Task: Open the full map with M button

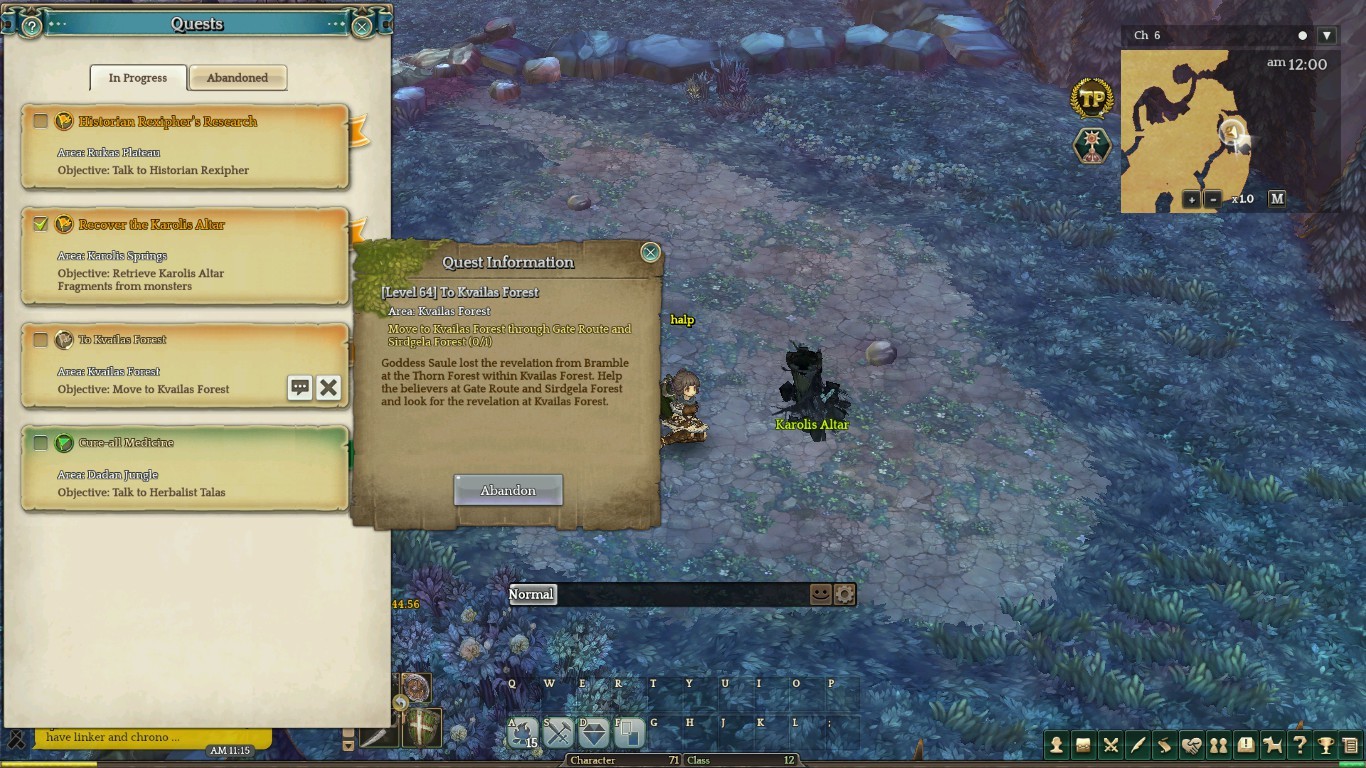Action: (1277, 199)
